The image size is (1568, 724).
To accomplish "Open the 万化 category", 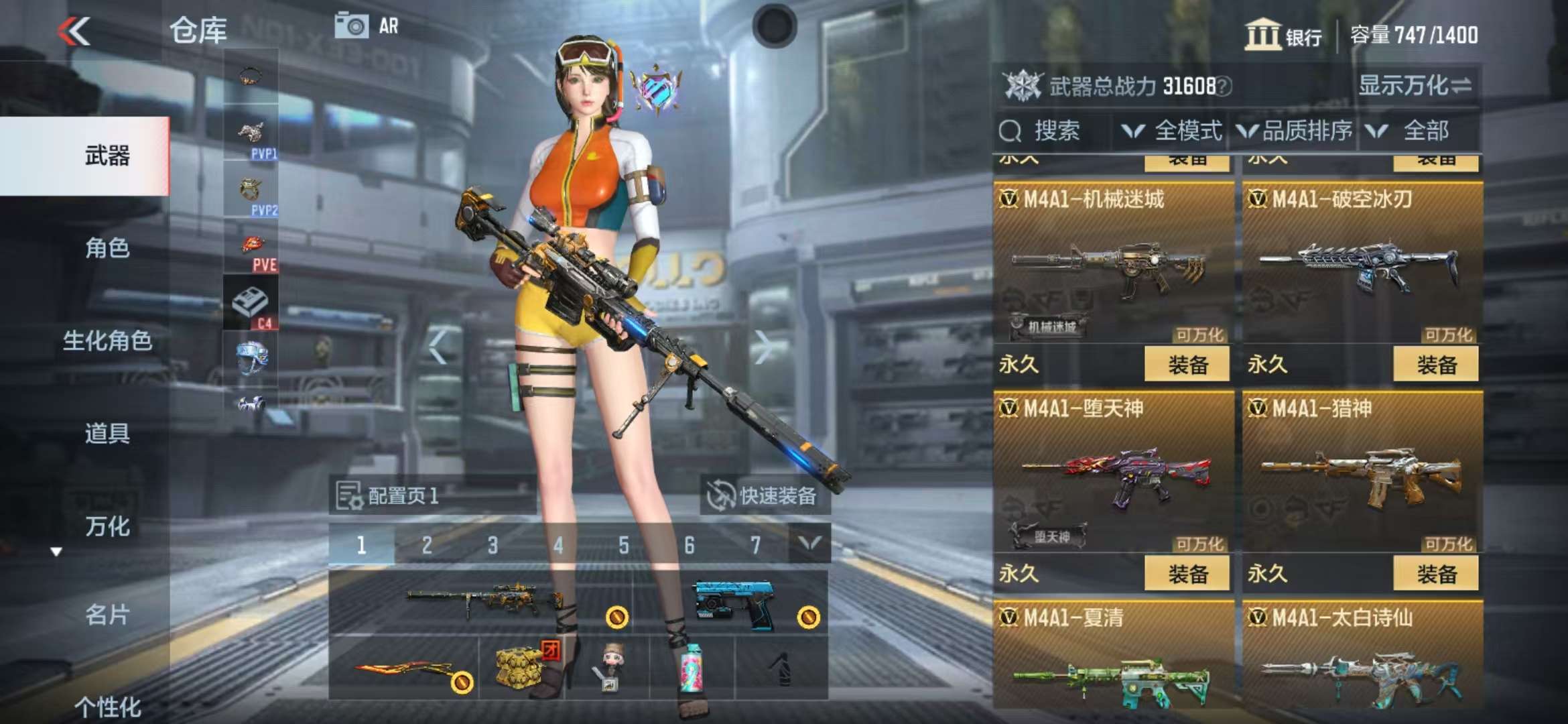I will click(x=107, y=526).
